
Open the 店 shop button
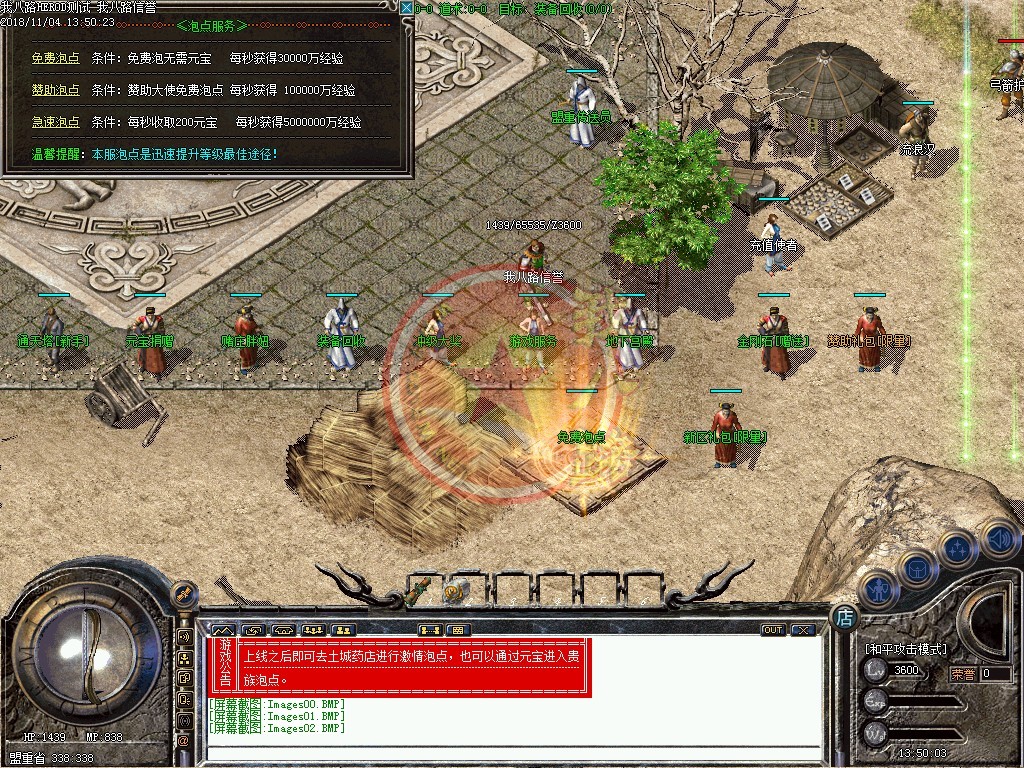pyautogui.click(x=843, y=617)
